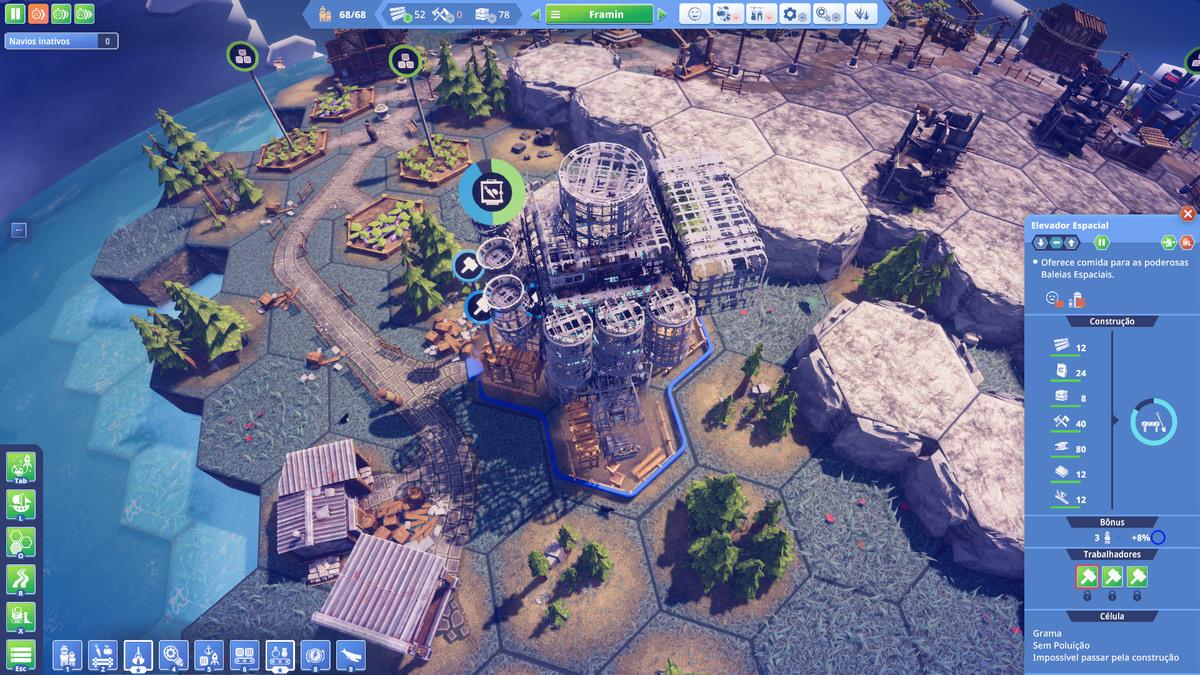Lower the building priority with the down arrow
This screenshot has height=675, width=1200.
1041,242
